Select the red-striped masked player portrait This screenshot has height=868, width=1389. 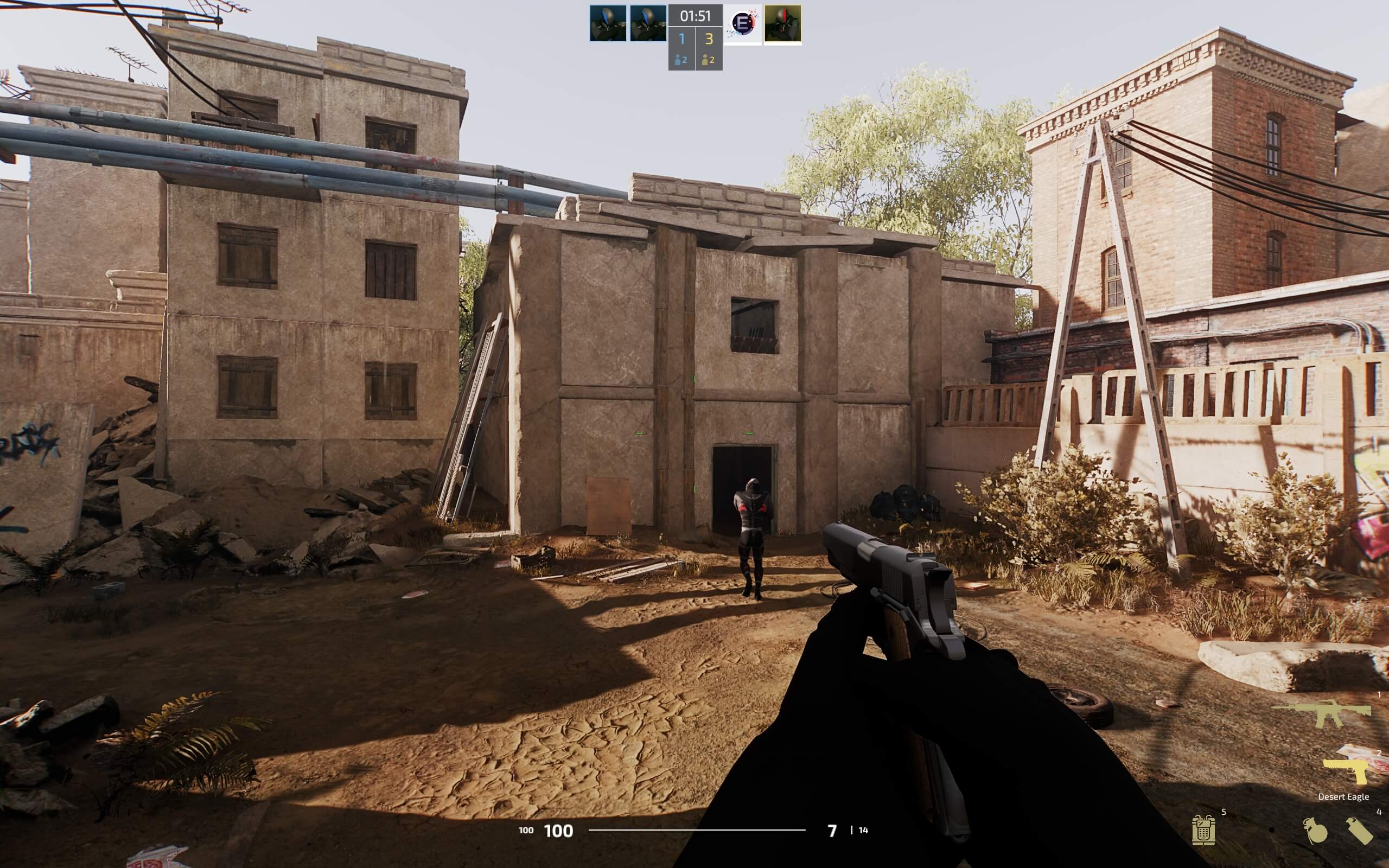point(782,24)
